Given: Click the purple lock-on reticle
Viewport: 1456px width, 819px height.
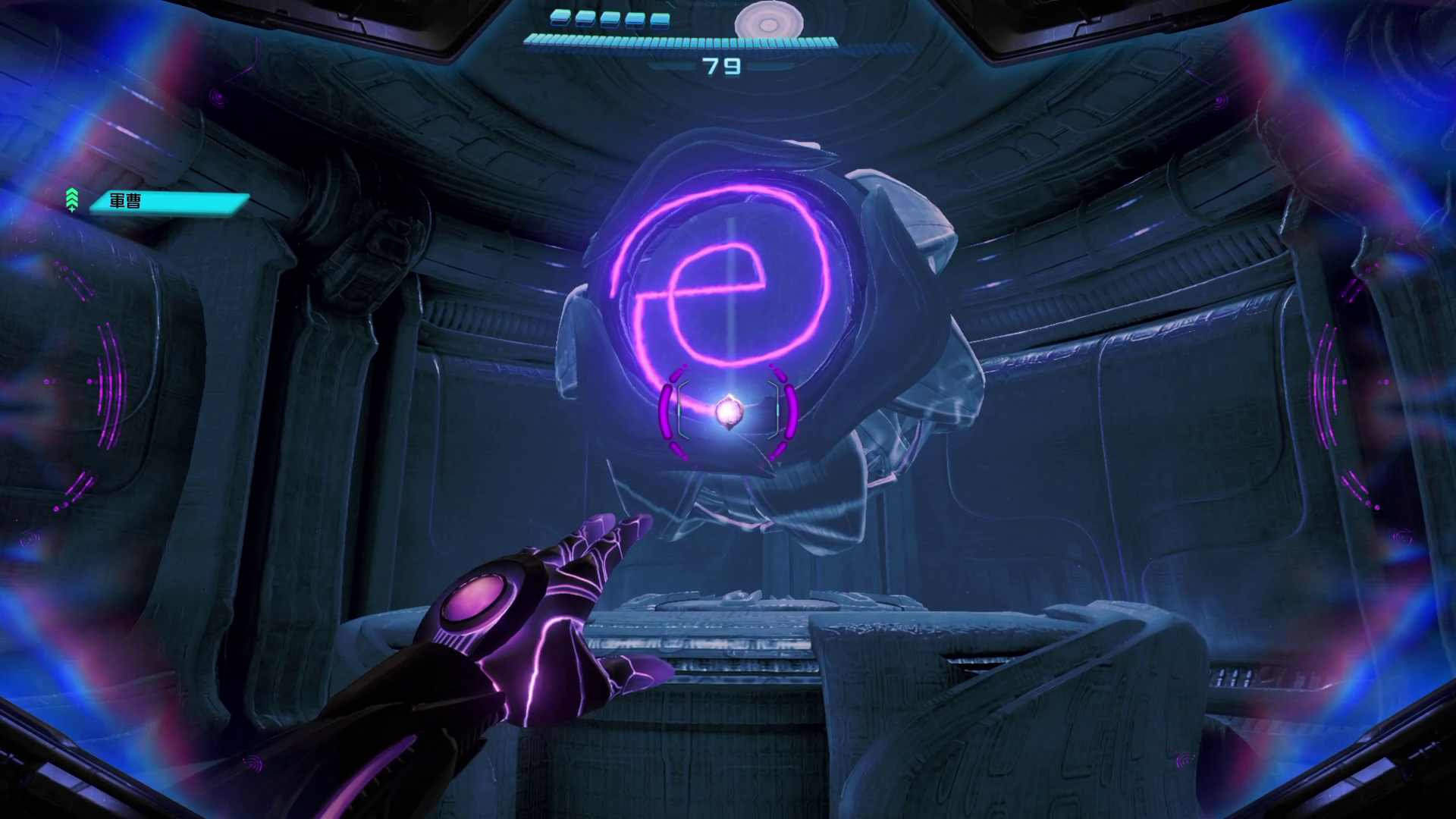Looking at the screenshot, I should click(728, 412).
